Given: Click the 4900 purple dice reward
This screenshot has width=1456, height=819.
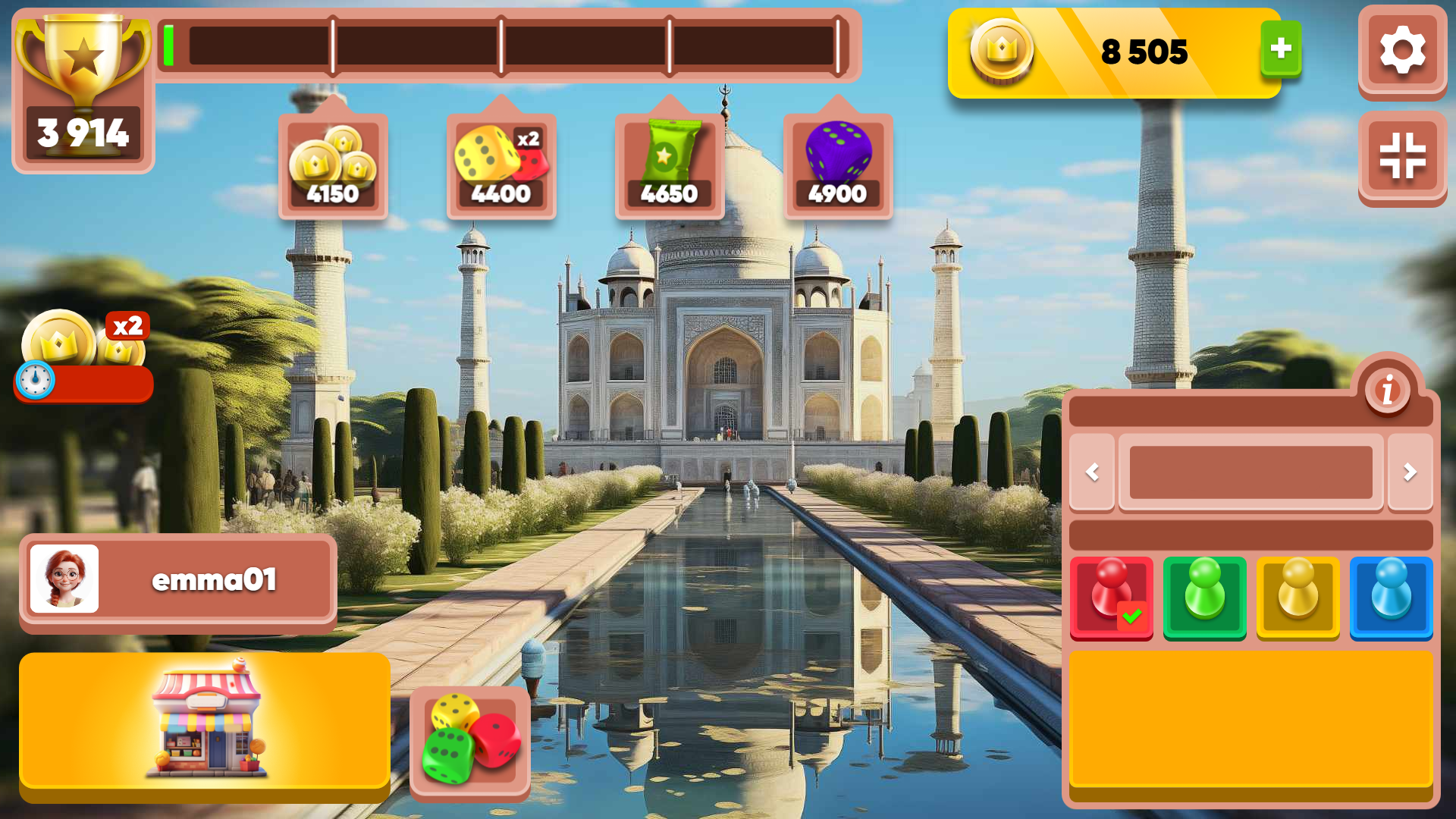Looking at the screenshot, I should 838,163.
